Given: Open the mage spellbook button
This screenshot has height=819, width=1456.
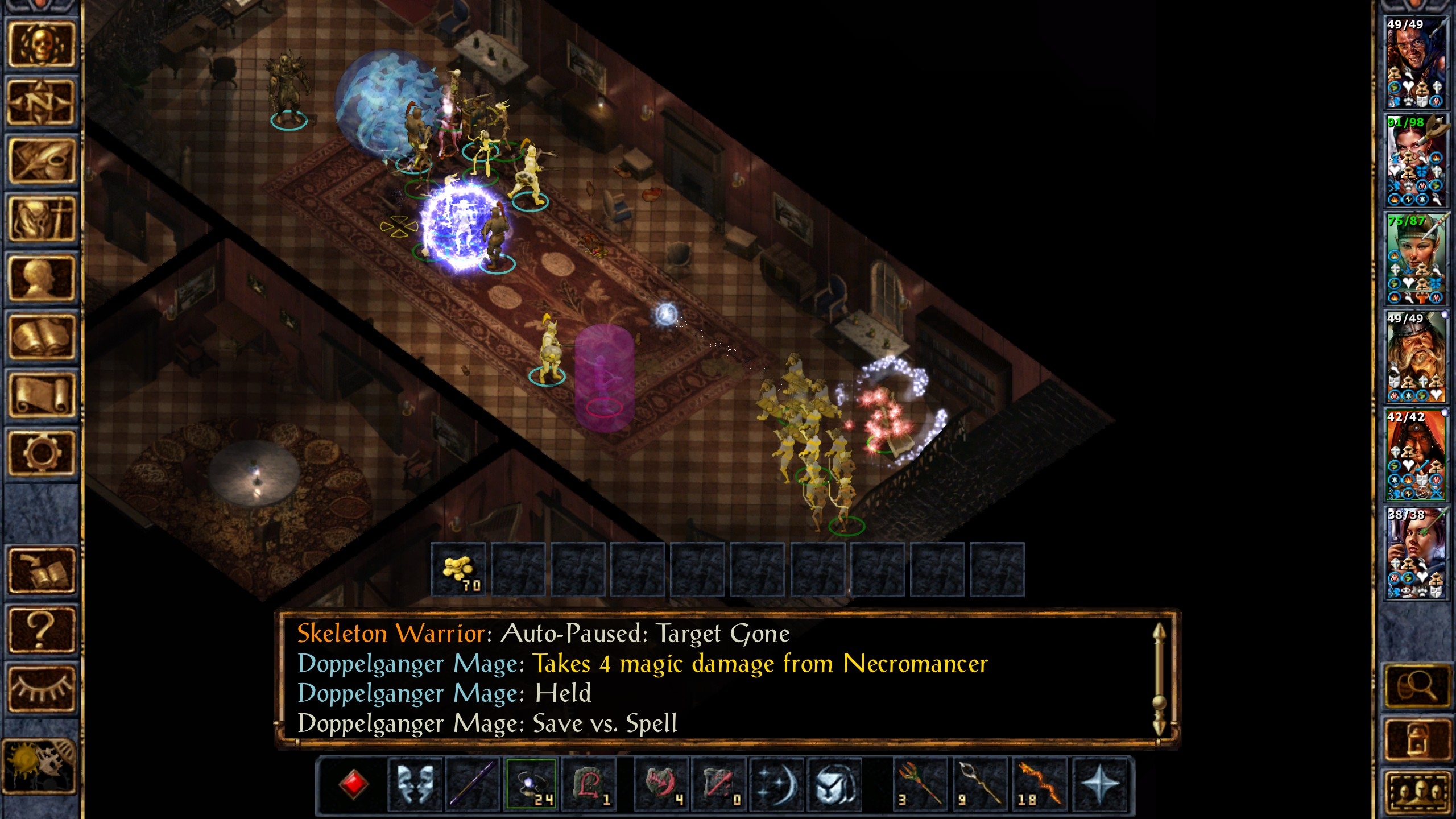Looking at the screenshot, I should click(x=41, y=337).
